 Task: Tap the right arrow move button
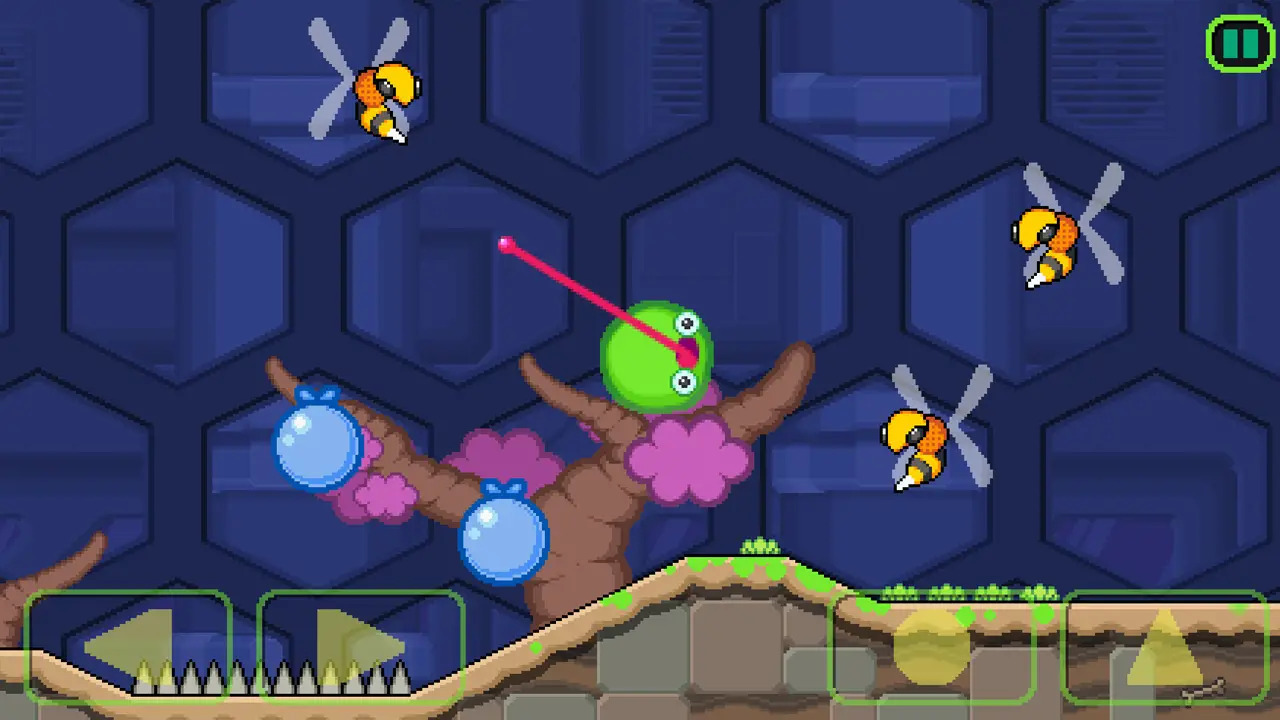point(361,647)
